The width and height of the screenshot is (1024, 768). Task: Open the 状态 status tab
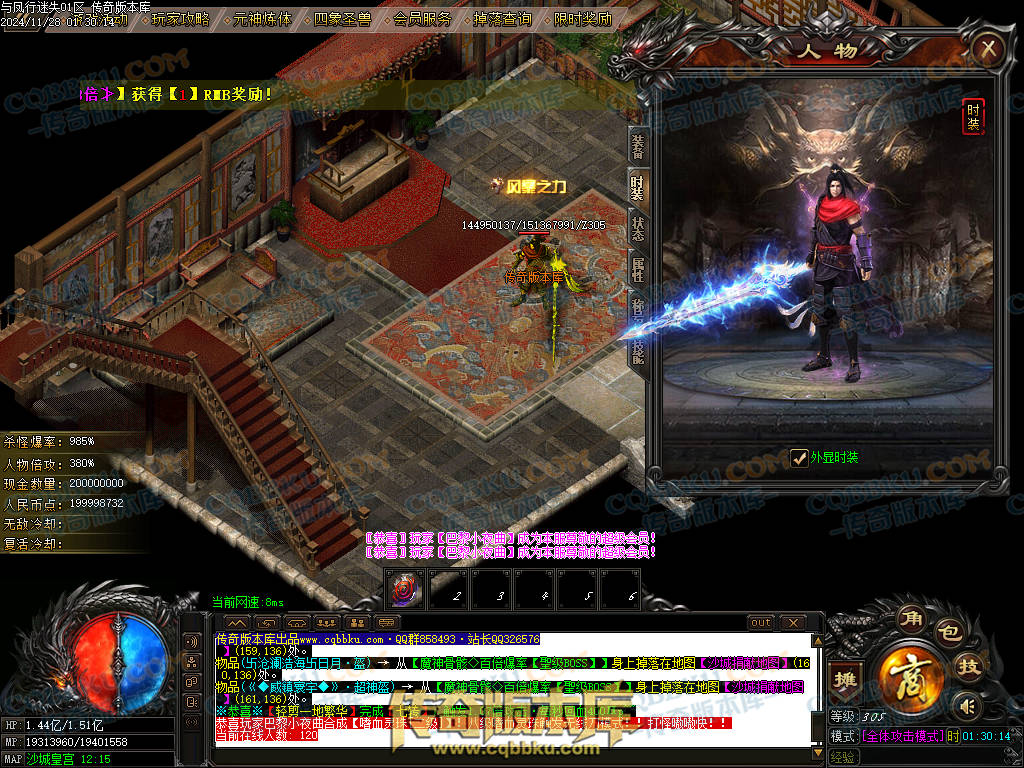(x=637, y=227)
